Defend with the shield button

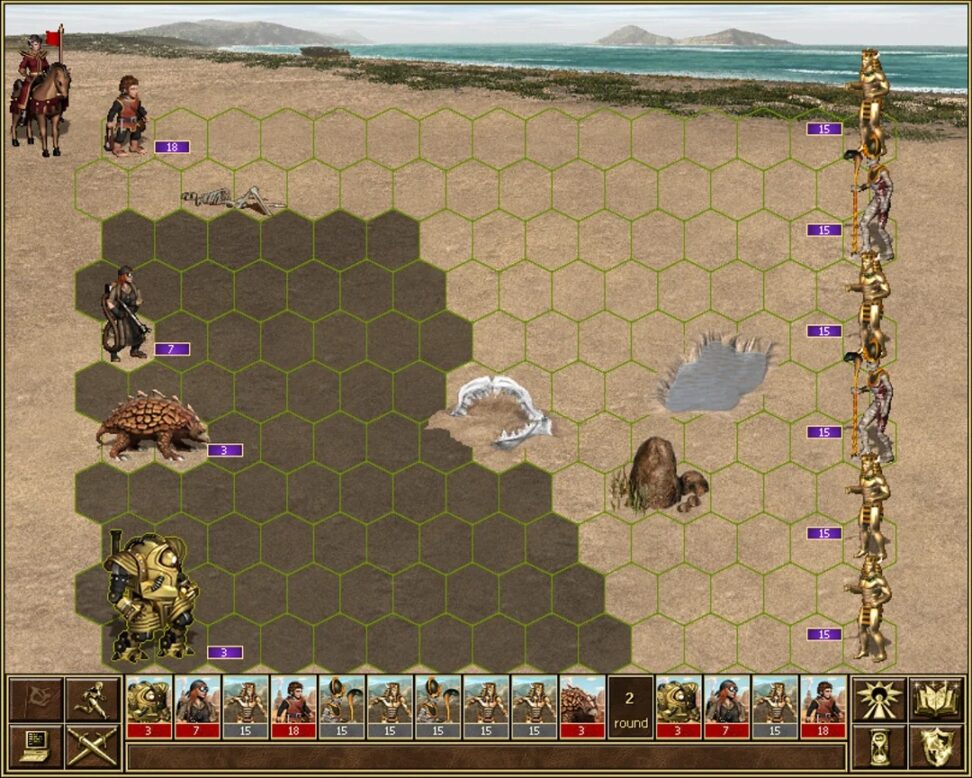click(x=937, y=746)
